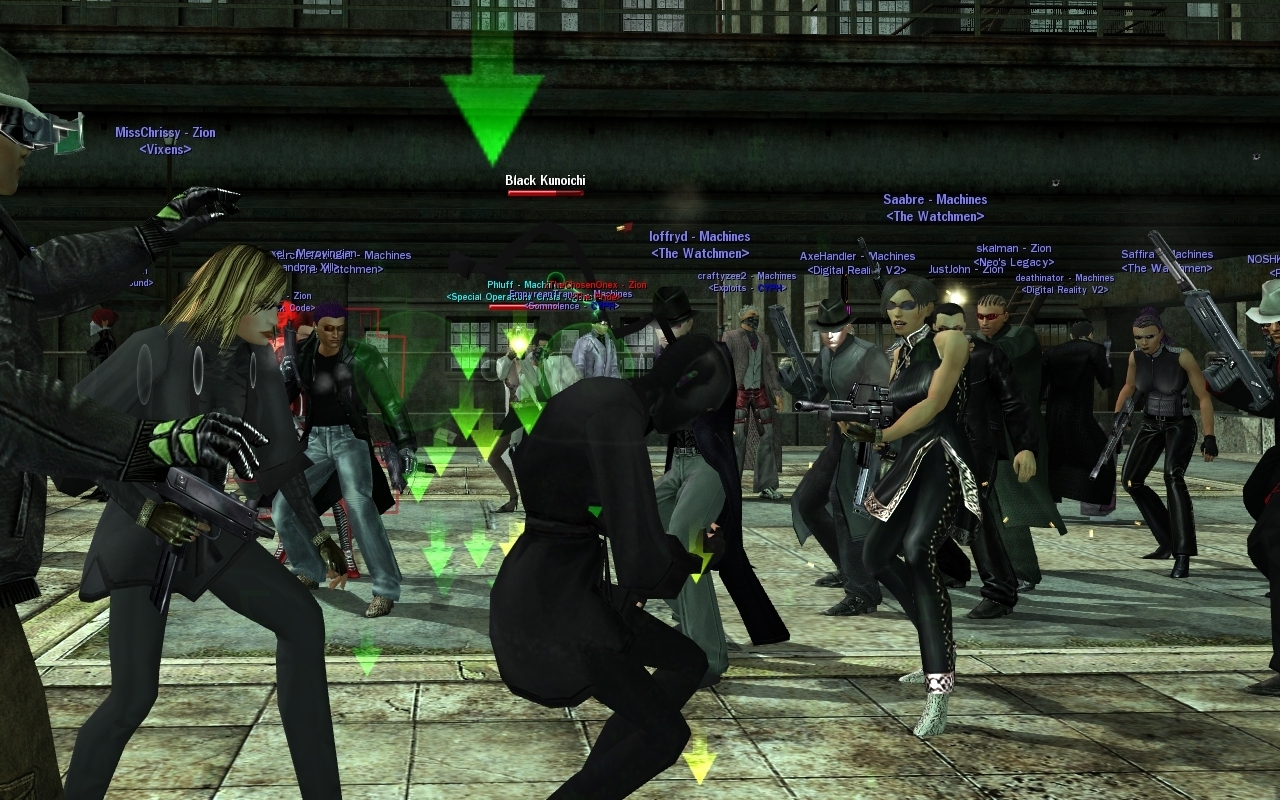
Task: Select the deathinator name label
Action: click(x=1064, y=278)
